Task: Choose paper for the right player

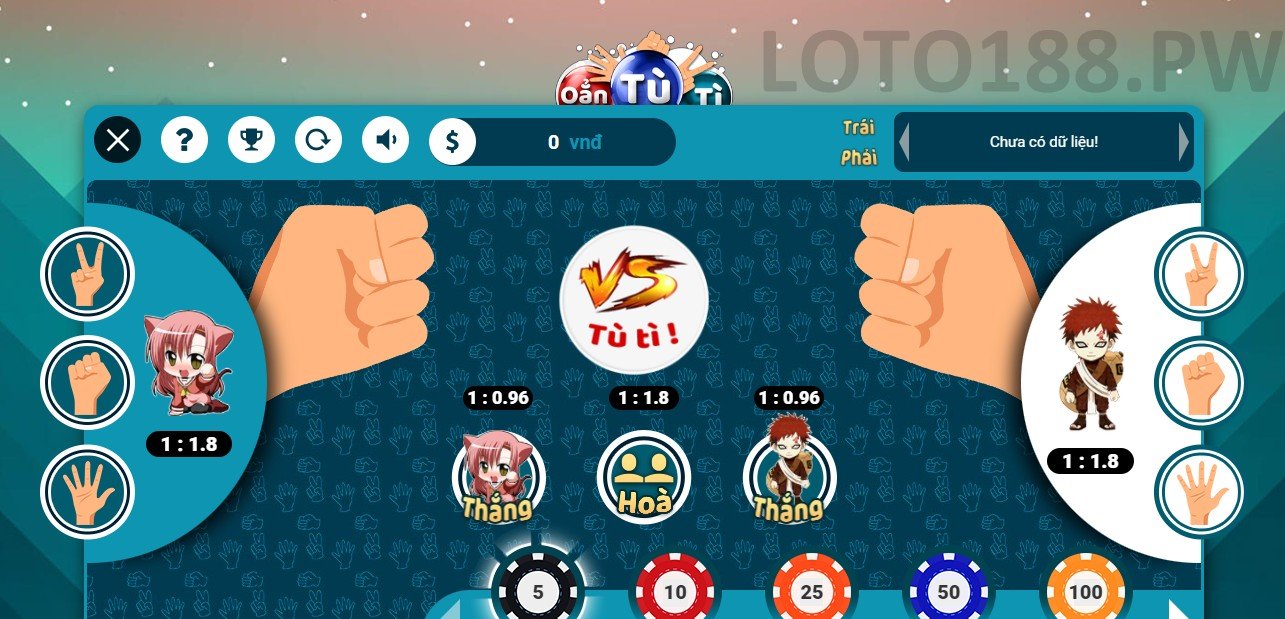Action: click(x=1199, y=491)
